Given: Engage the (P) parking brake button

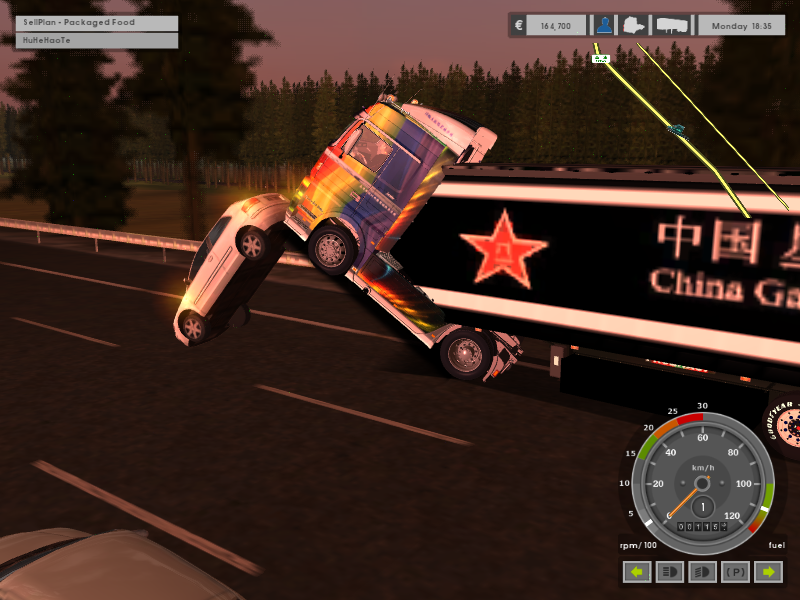Looking at the screenshot, I should coord(735,573).
